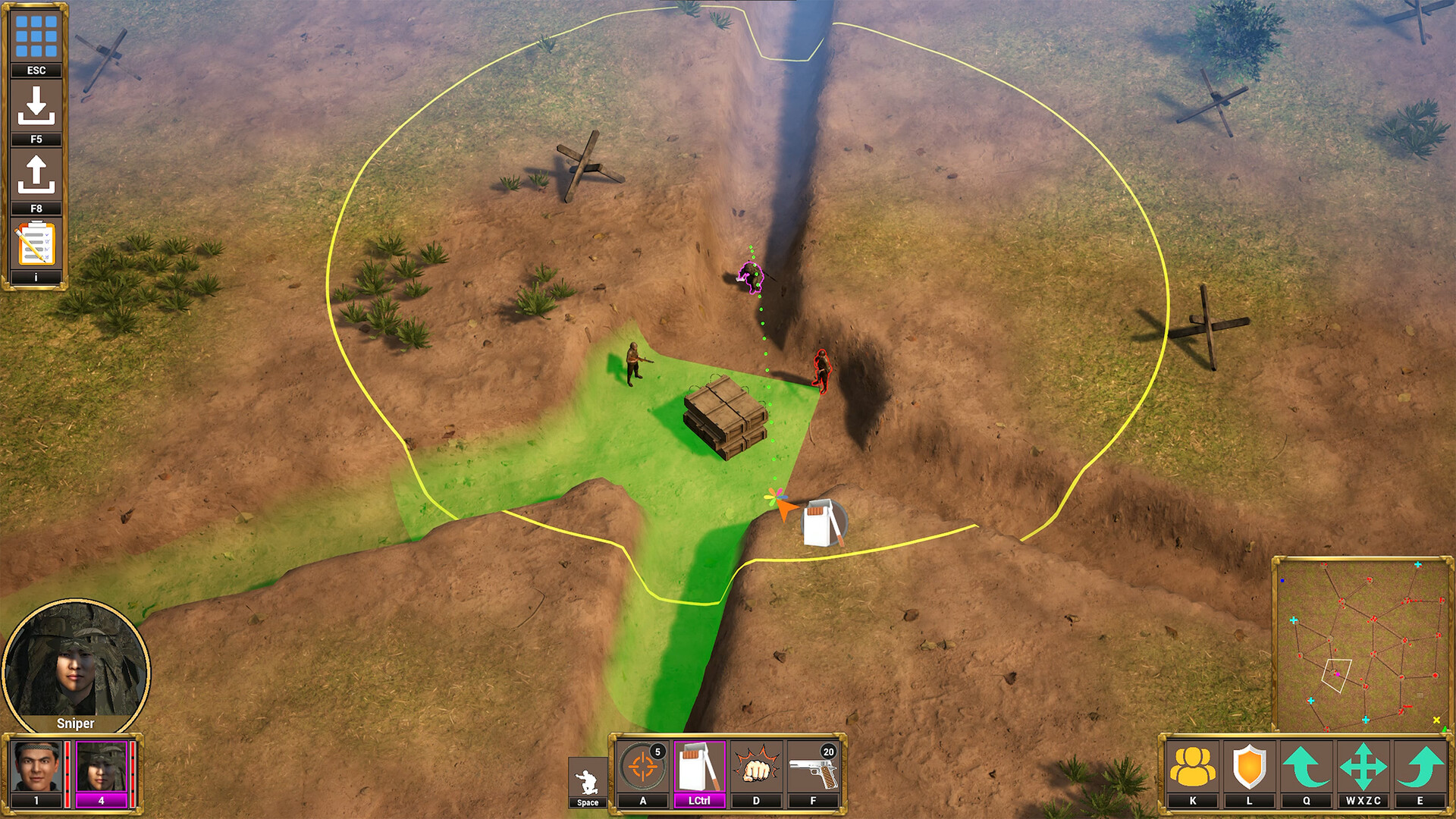The image size is (1456, 819).
Task: Choose the fist melee attack on slot D
Action: [x=755, y=766]
